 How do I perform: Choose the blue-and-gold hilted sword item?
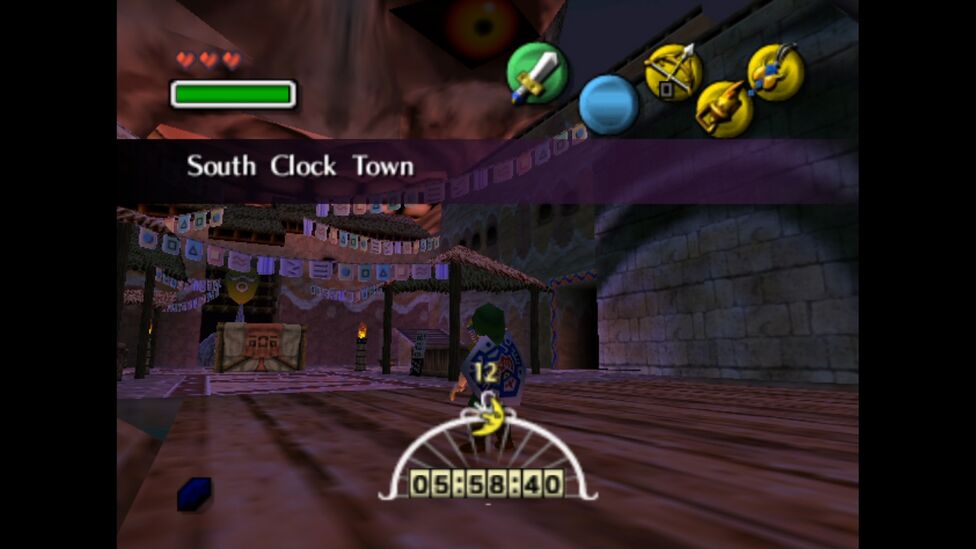point(776,72)
